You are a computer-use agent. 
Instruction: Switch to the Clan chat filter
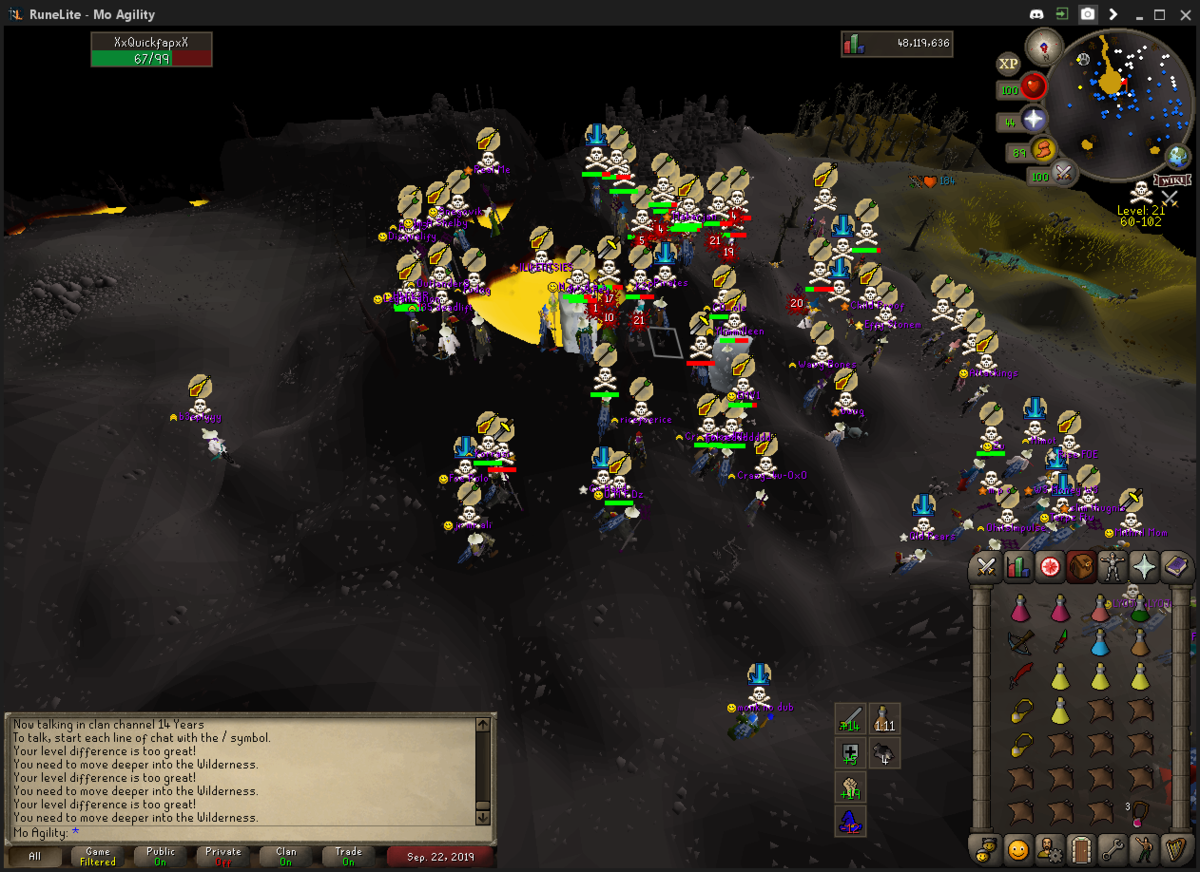pyautogui.click(x=286, y=856)
